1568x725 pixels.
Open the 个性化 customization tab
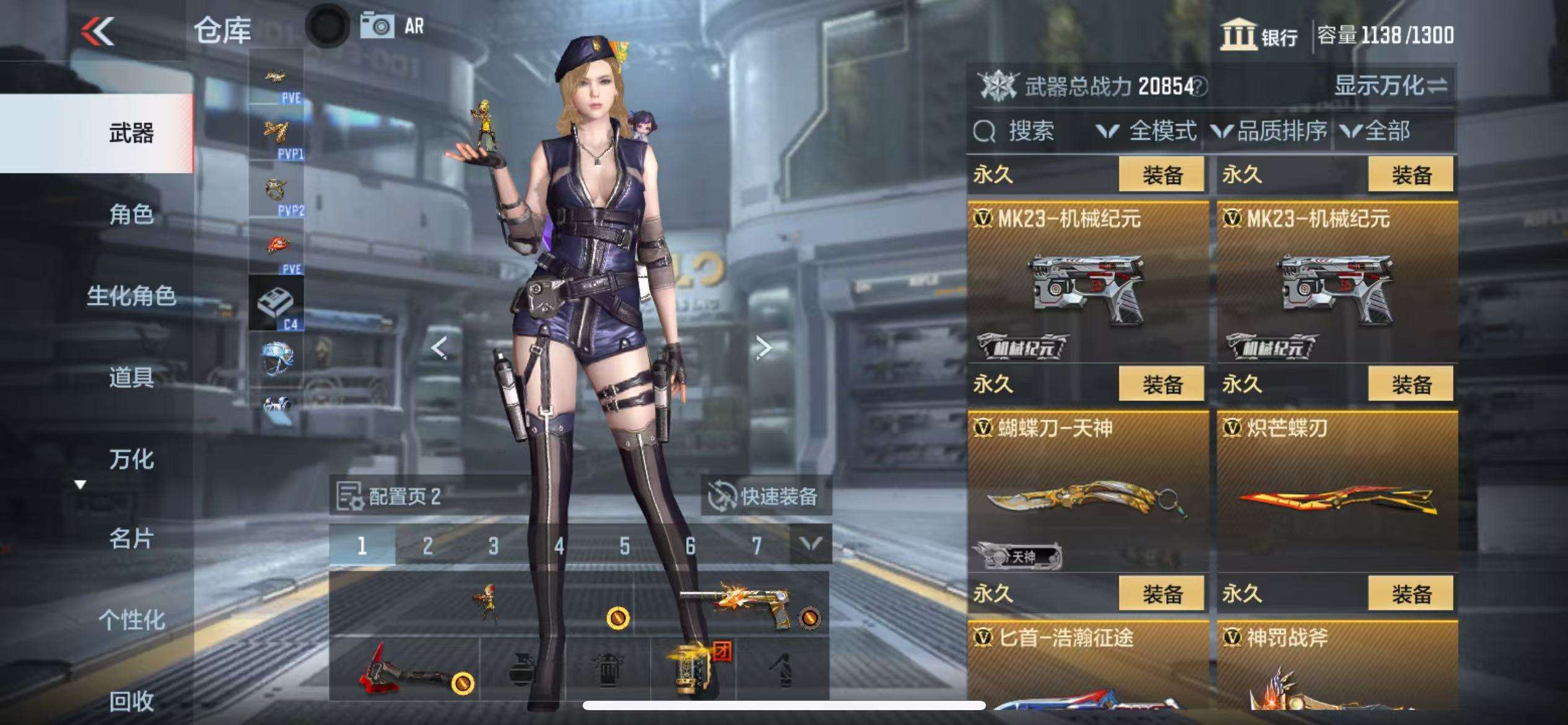(x=131, y=620)
